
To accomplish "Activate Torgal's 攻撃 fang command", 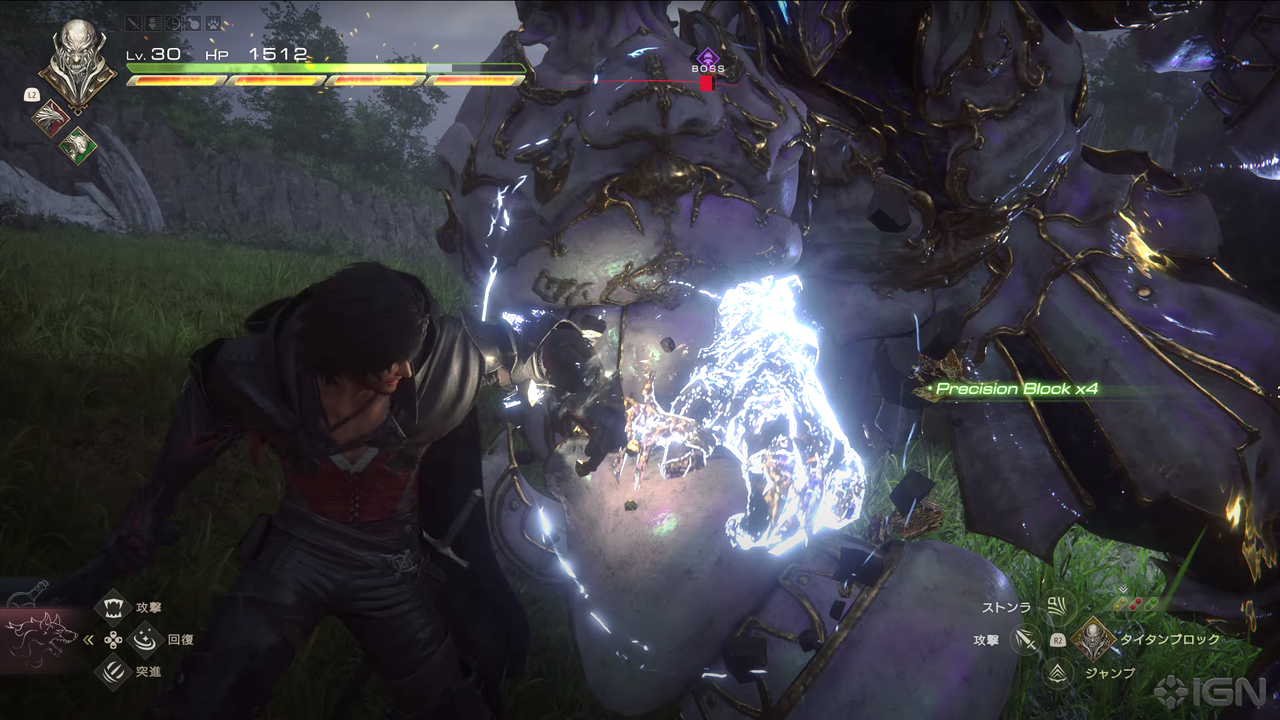I will 114,606.
